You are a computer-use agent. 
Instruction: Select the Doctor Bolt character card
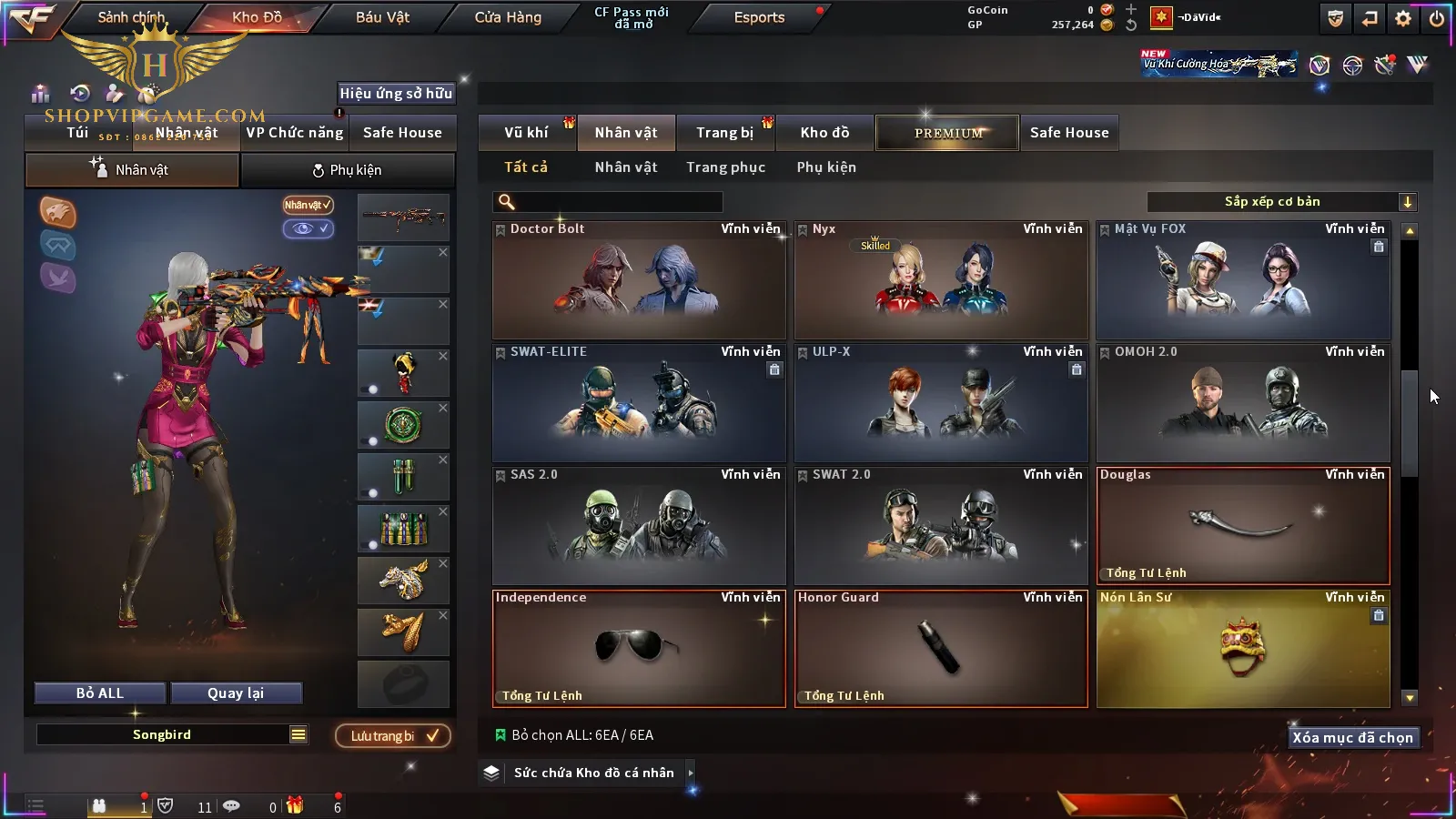[x=639, y=280]
